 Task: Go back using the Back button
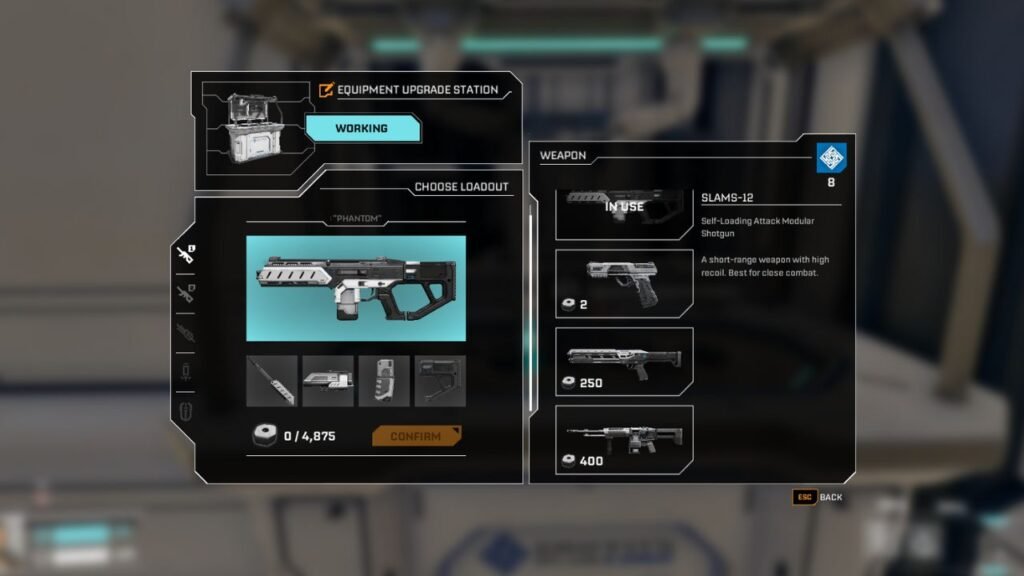(819, 497)
